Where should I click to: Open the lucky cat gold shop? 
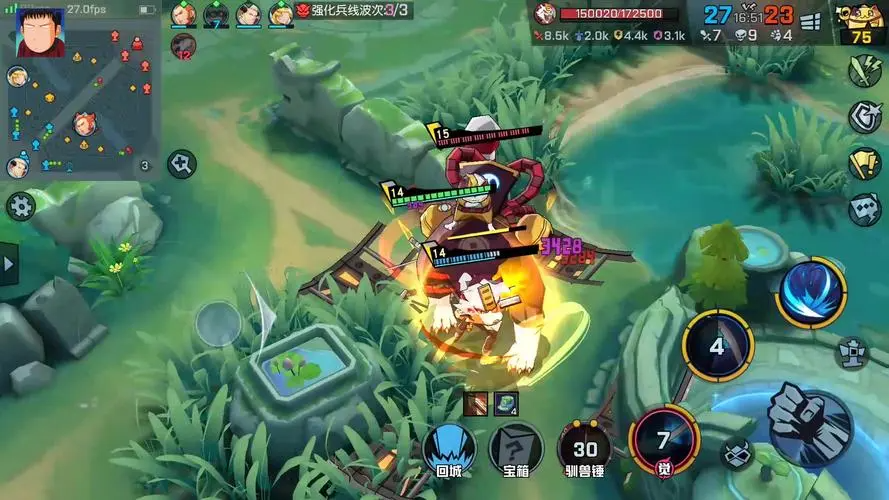pyautogui.click(x=861, y=22)
